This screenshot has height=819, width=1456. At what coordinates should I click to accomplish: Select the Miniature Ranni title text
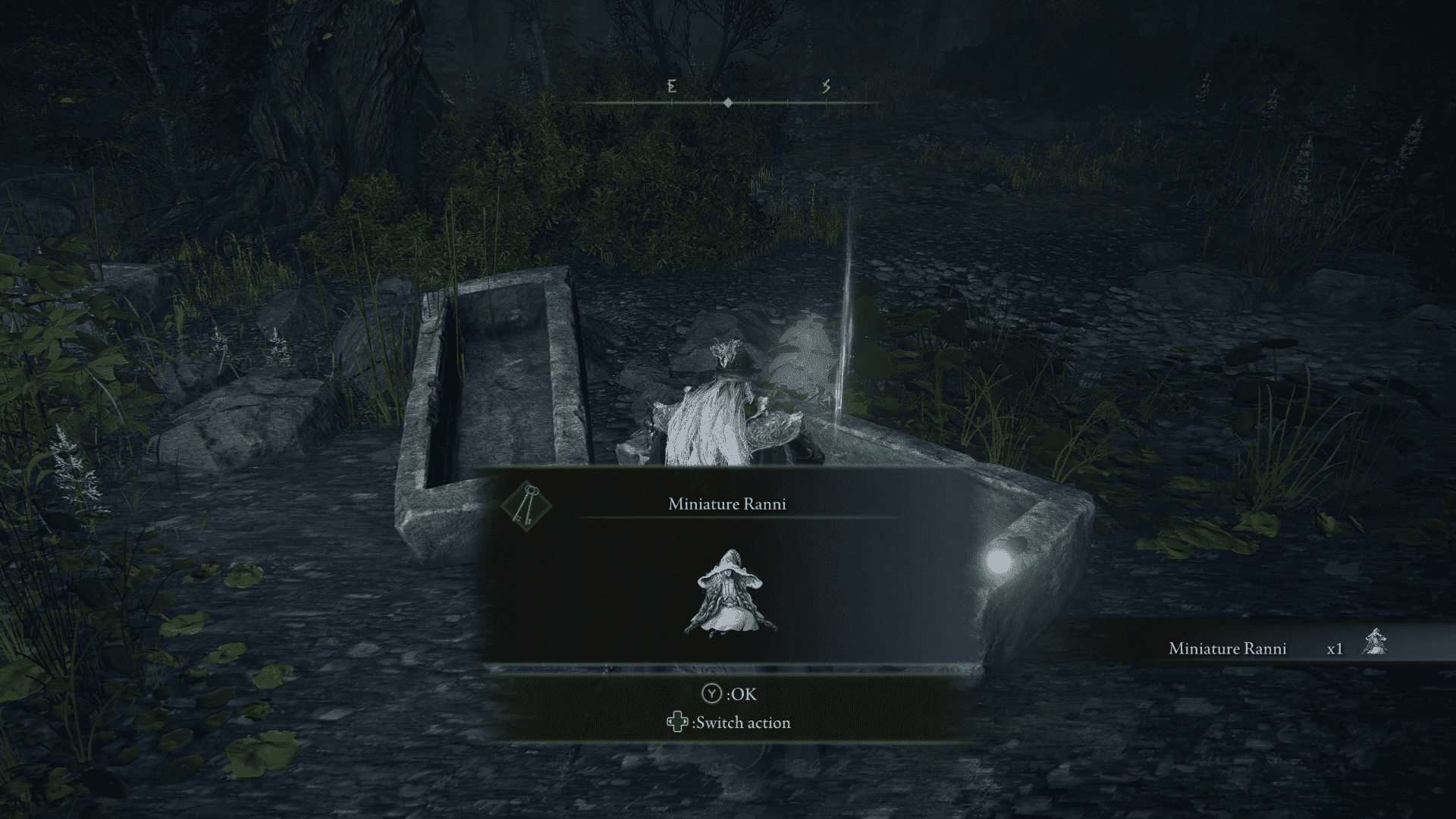(x=730, y=502)
